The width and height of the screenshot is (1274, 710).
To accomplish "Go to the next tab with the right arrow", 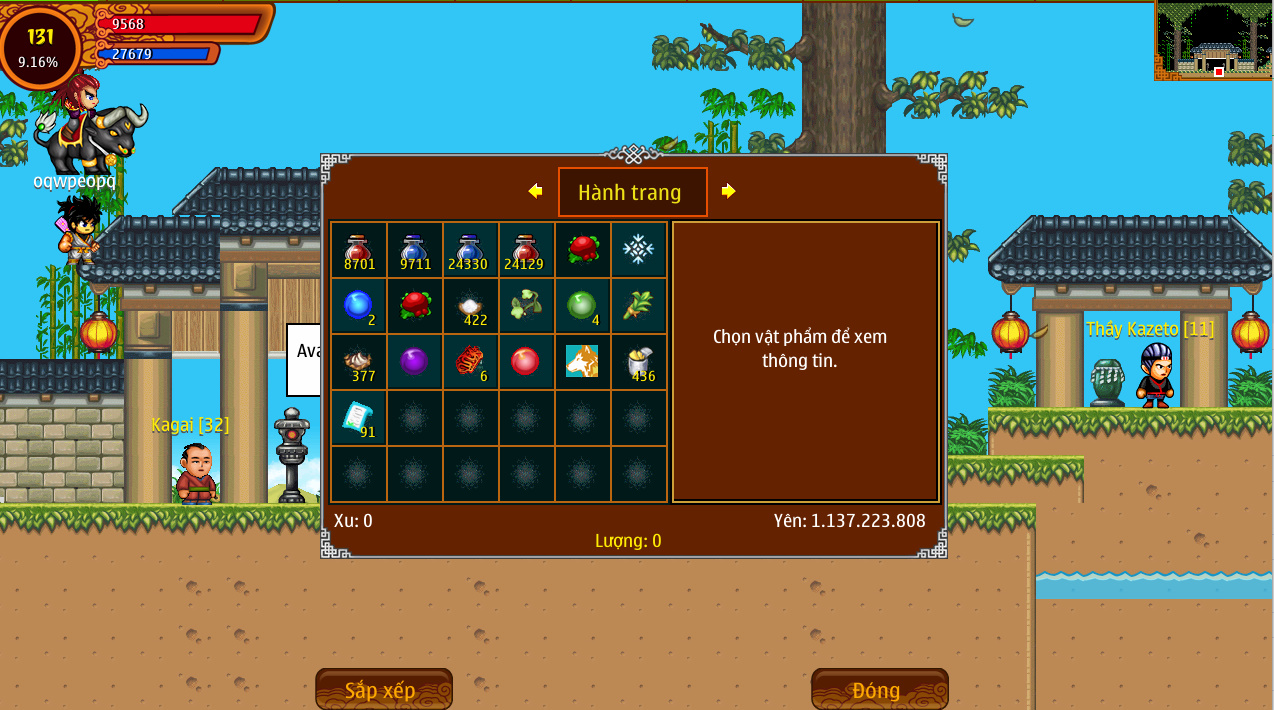I will pyautogui.click(x=728, y=191).
